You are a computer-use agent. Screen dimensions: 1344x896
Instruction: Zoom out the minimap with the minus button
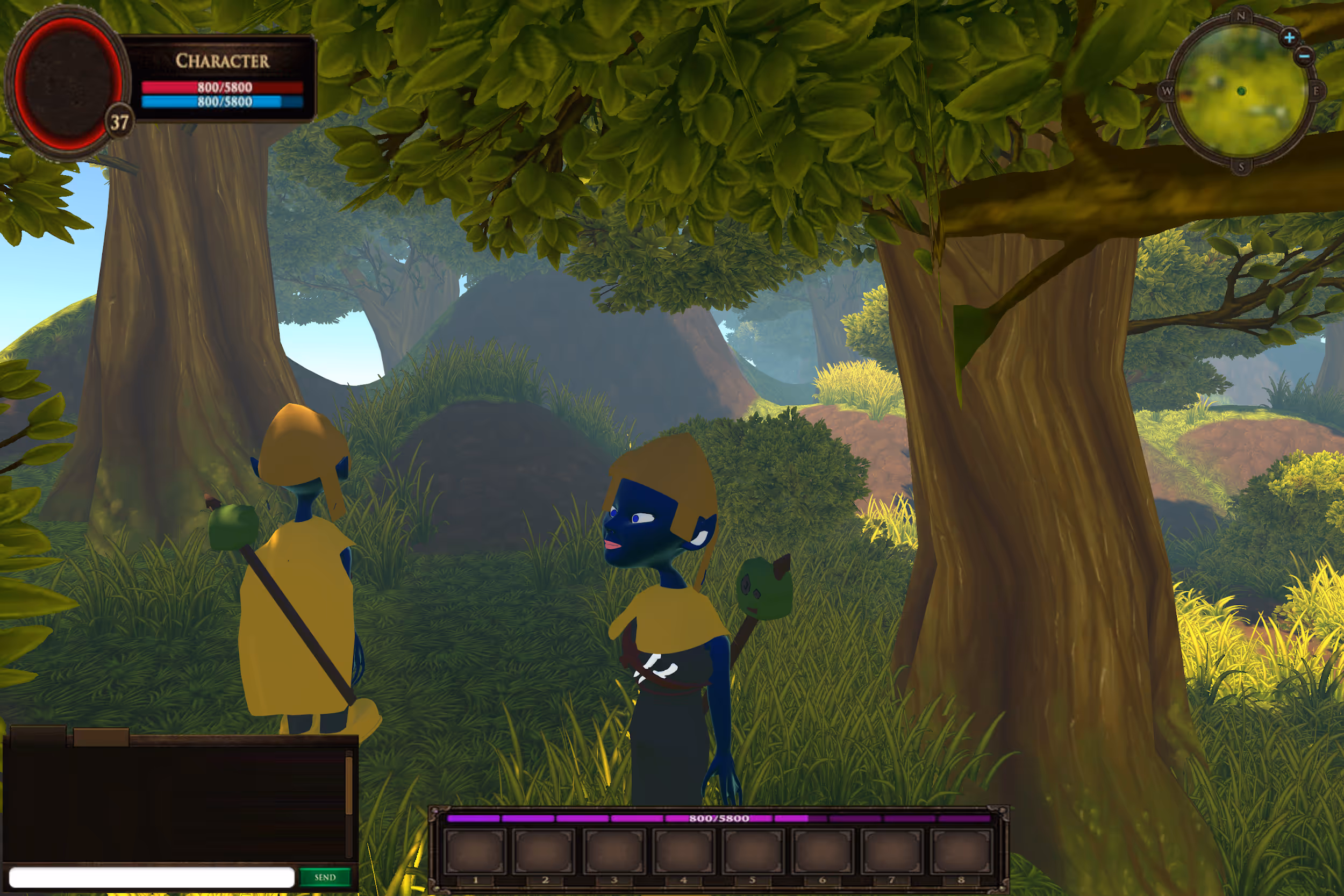point(1305,56)
